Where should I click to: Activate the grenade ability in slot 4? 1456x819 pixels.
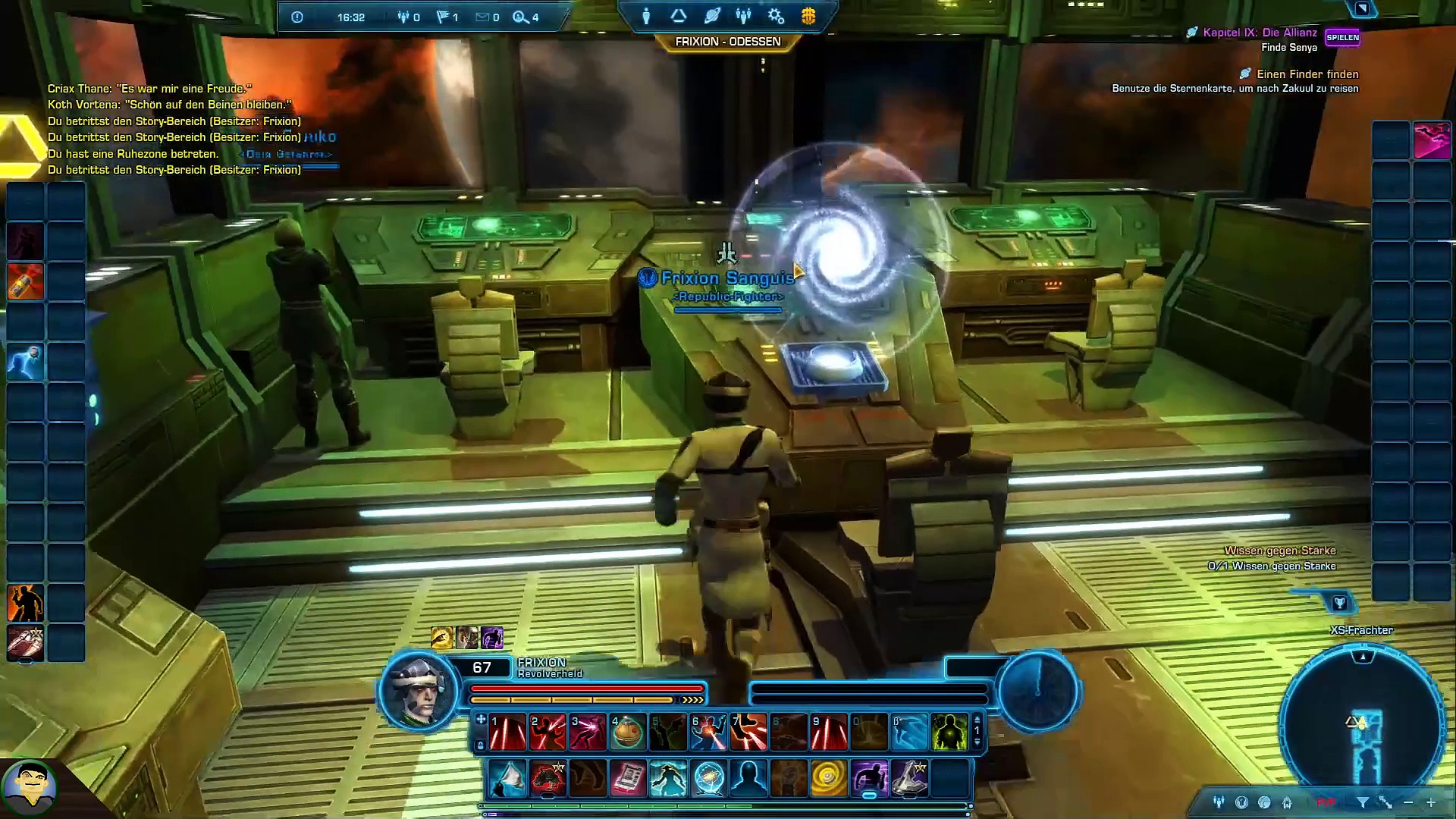[627, 733]
